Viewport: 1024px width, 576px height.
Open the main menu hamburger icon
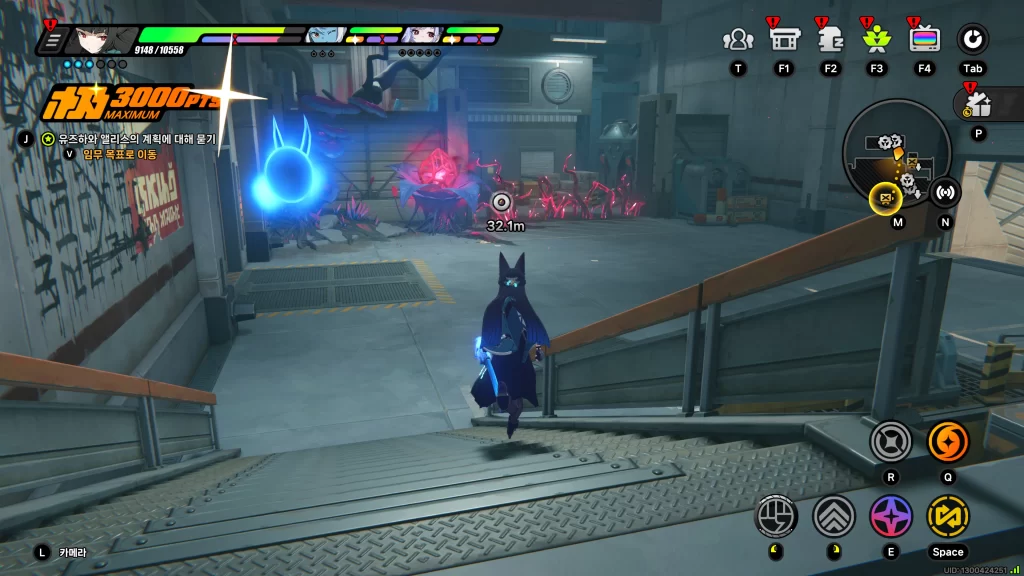(53, 40)
